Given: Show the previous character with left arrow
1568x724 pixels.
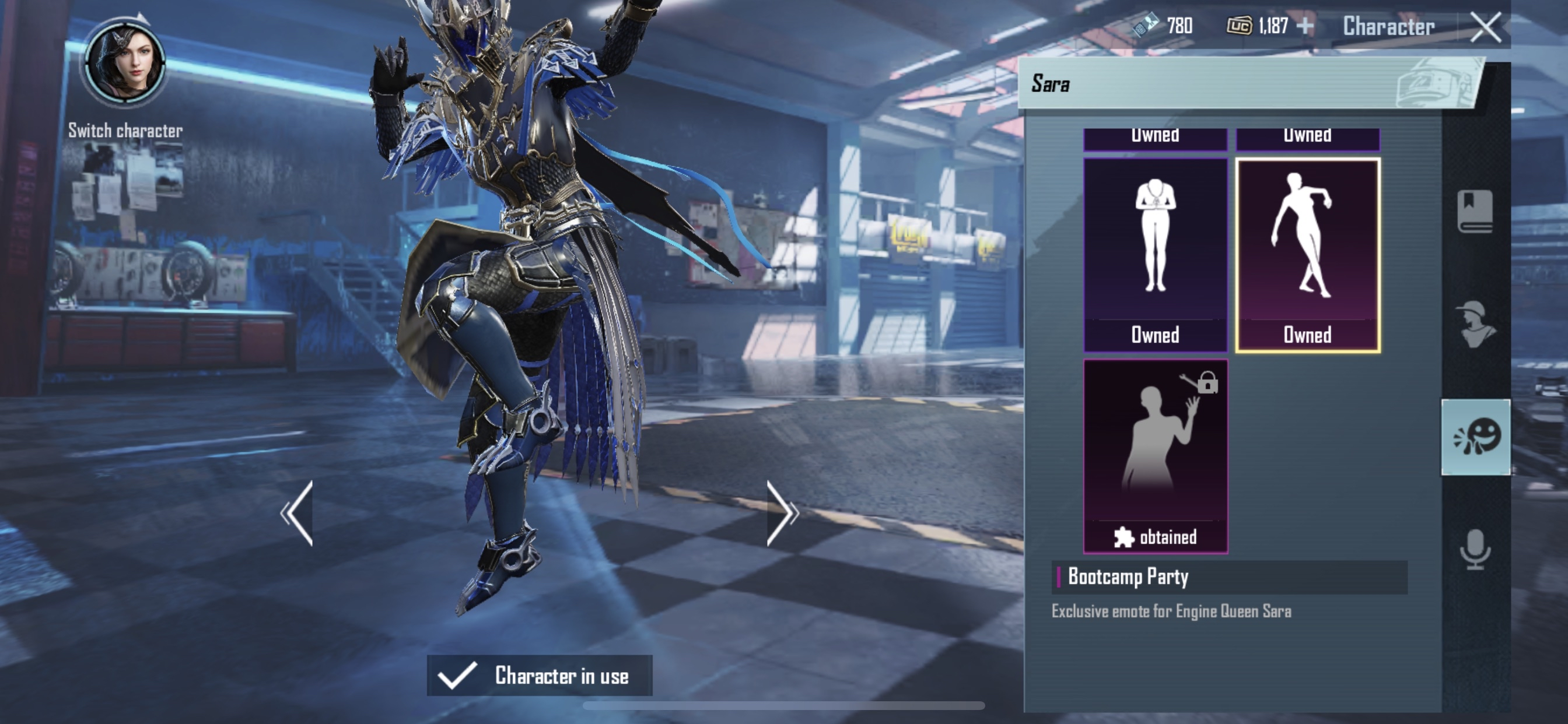Looking at the screenshot, I should tap(297, 513).
